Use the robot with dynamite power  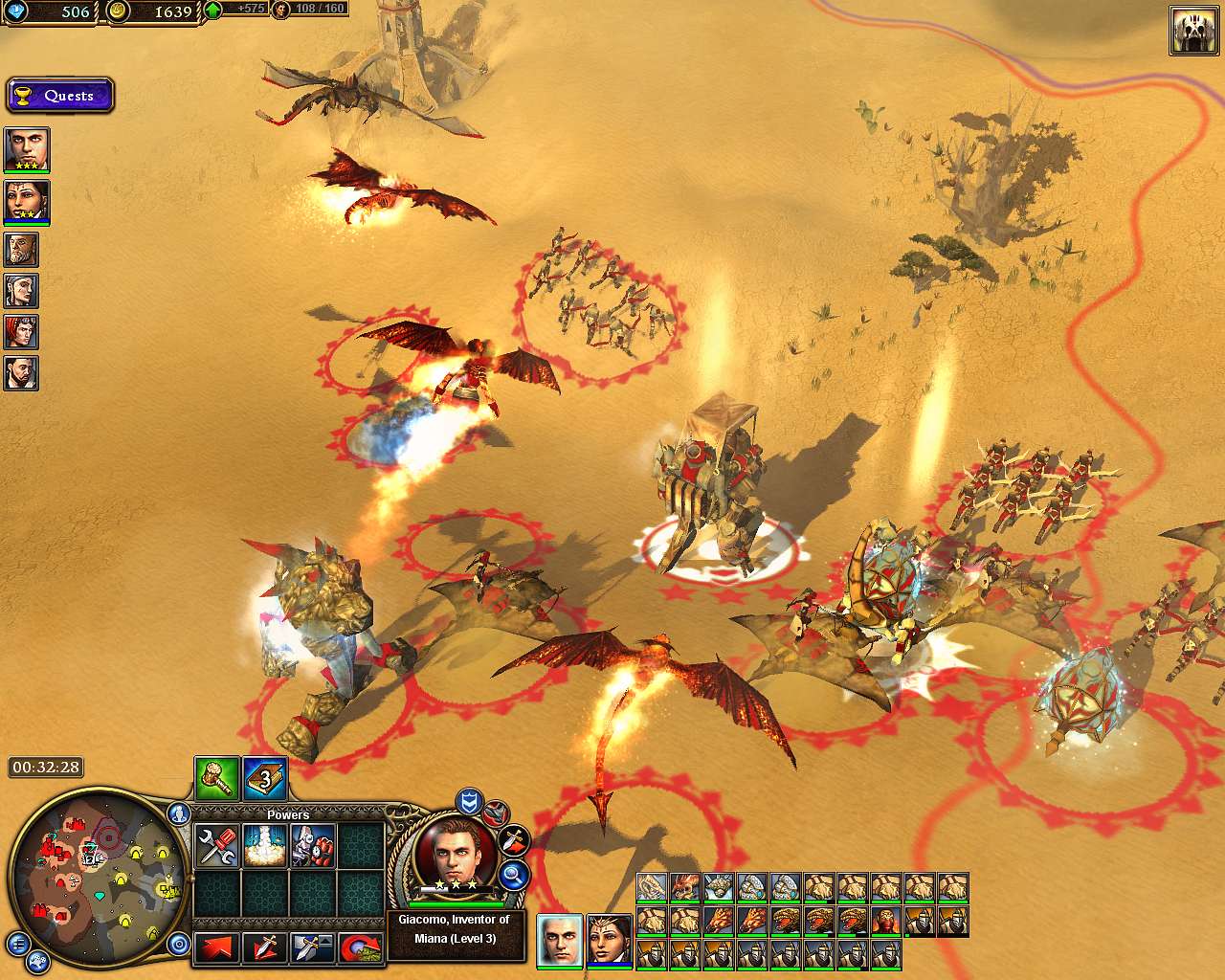(313, 846)
